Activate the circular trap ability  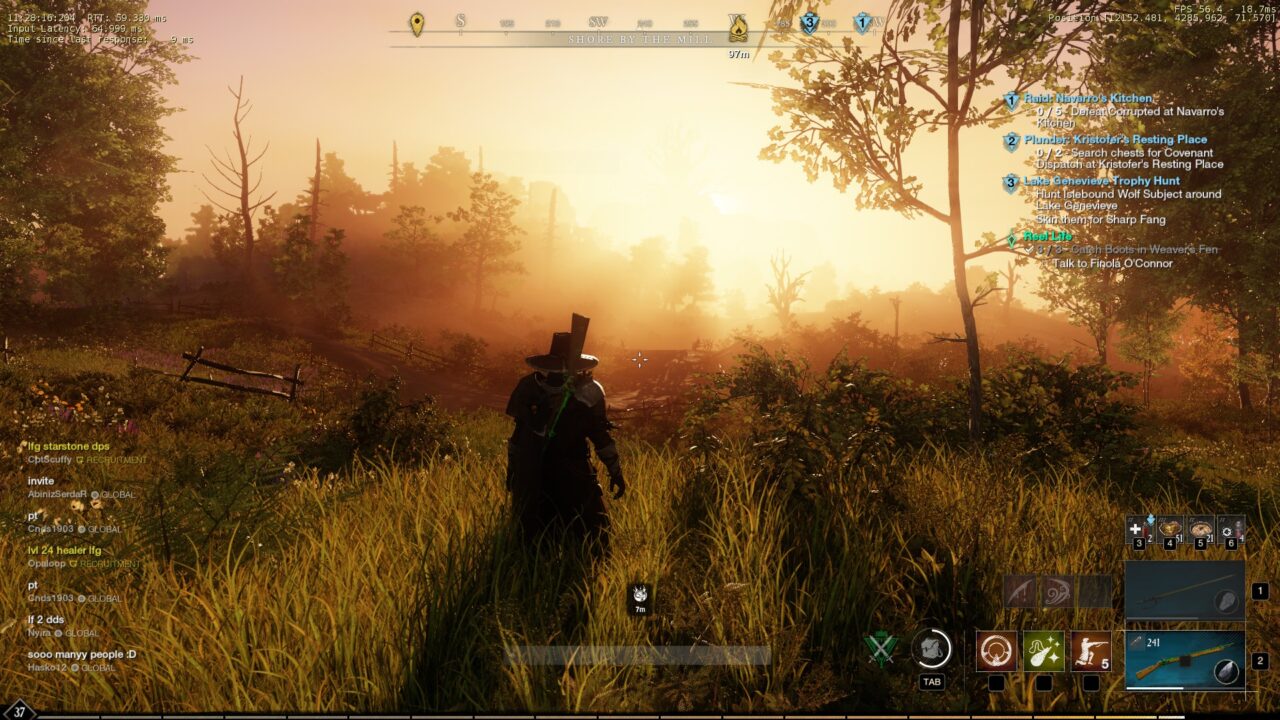point(996,651)
